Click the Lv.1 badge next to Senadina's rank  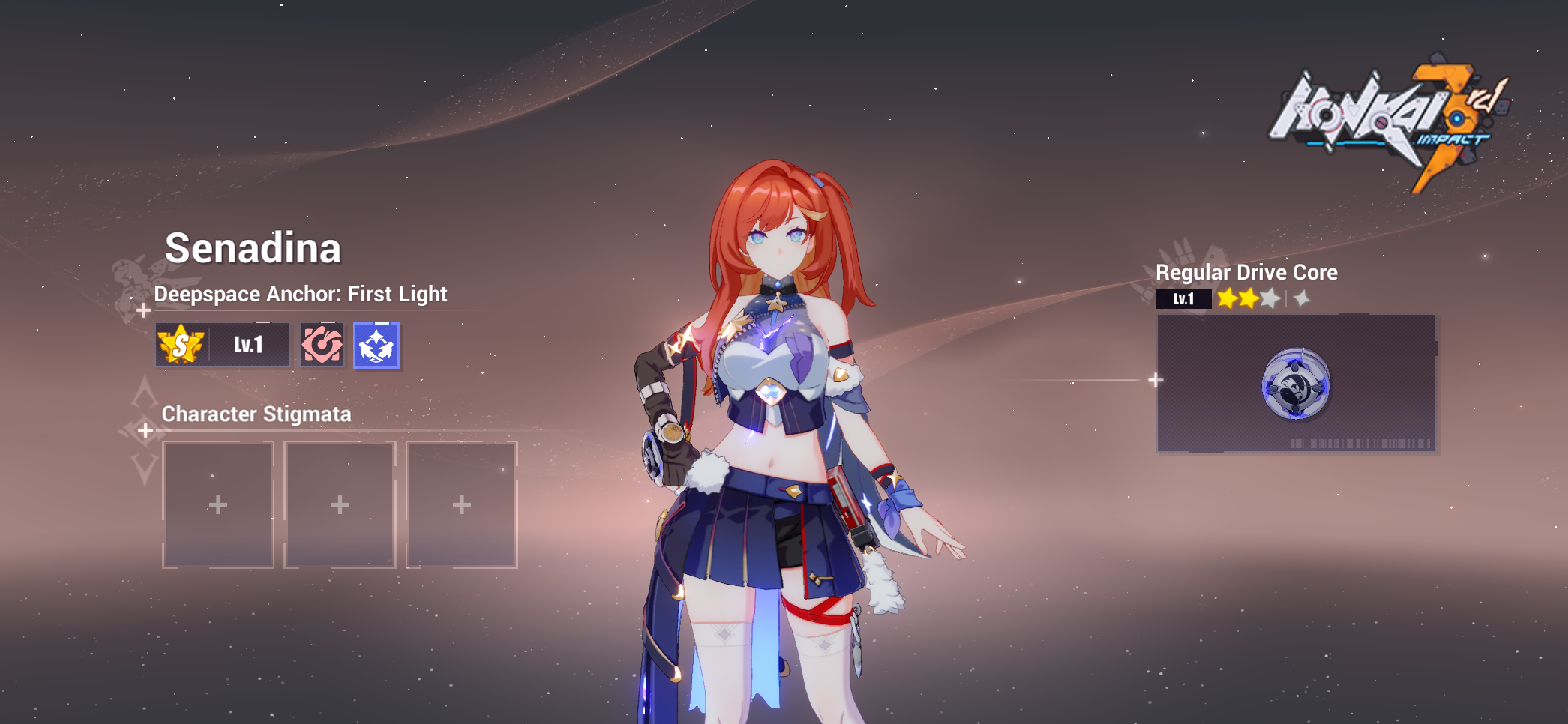click(x=247, y=346)
